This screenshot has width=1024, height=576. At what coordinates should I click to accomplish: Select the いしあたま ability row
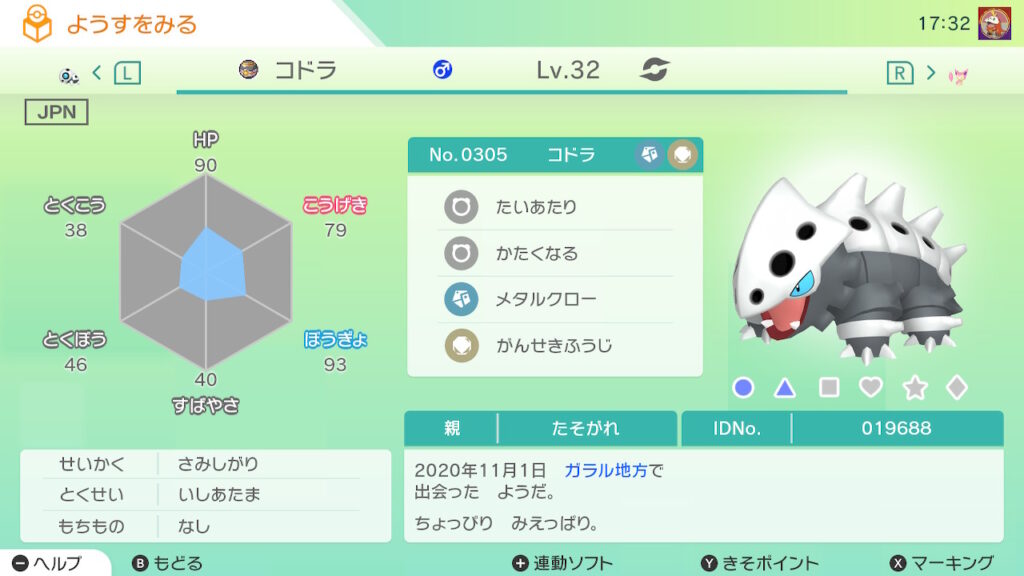(x=206, y=495)
